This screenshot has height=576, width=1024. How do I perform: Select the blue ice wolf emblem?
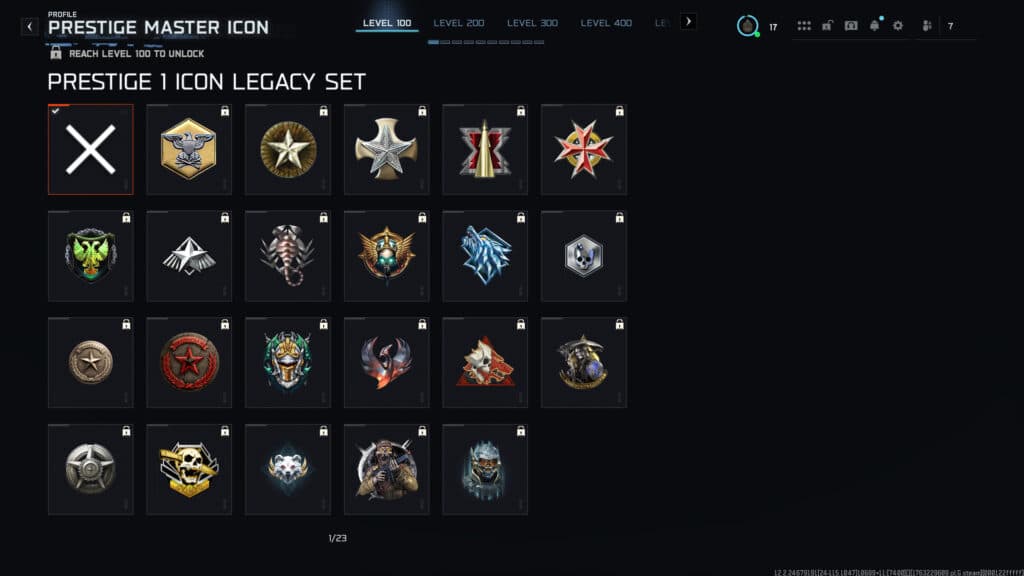[x=485, y=255]
